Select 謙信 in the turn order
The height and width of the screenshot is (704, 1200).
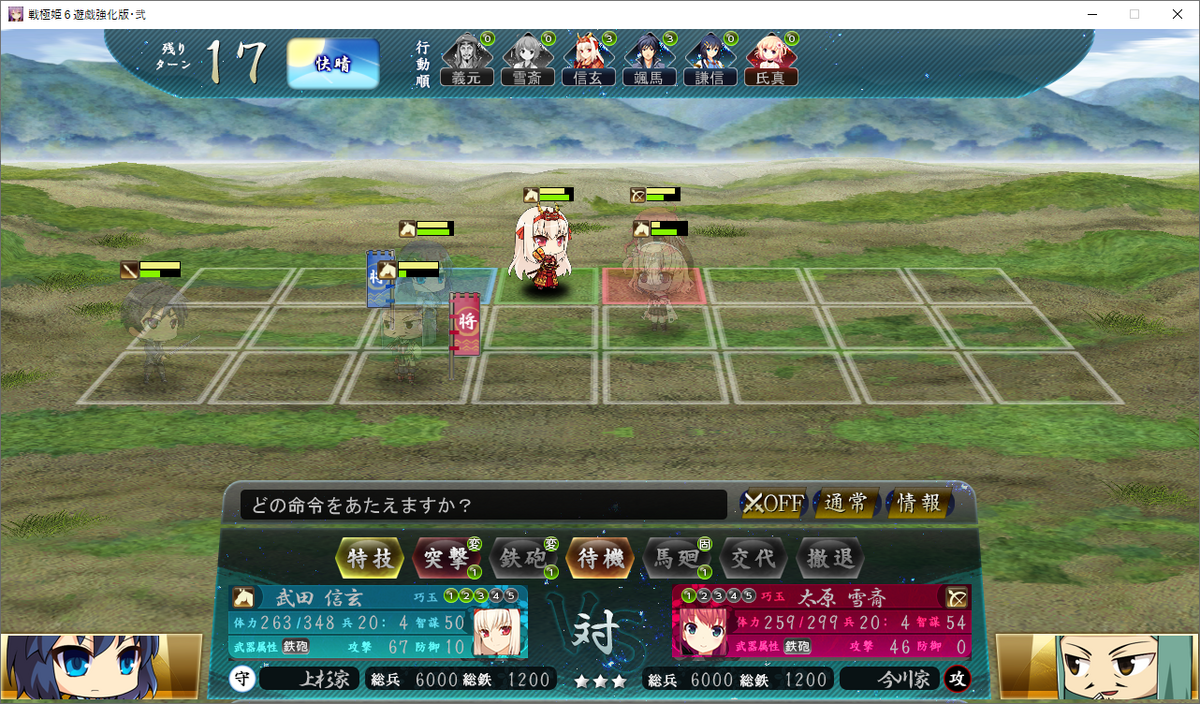pyautogui.click(x=709, y=60)
